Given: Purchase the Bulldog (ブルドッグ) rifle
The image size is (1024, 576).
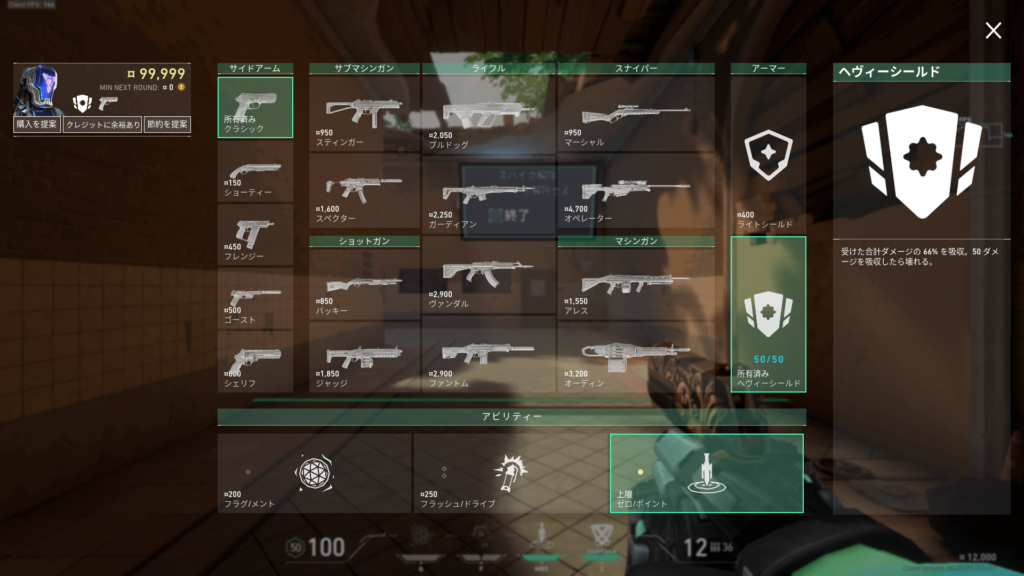Looking at the screenshot, I should pos(488,112).
